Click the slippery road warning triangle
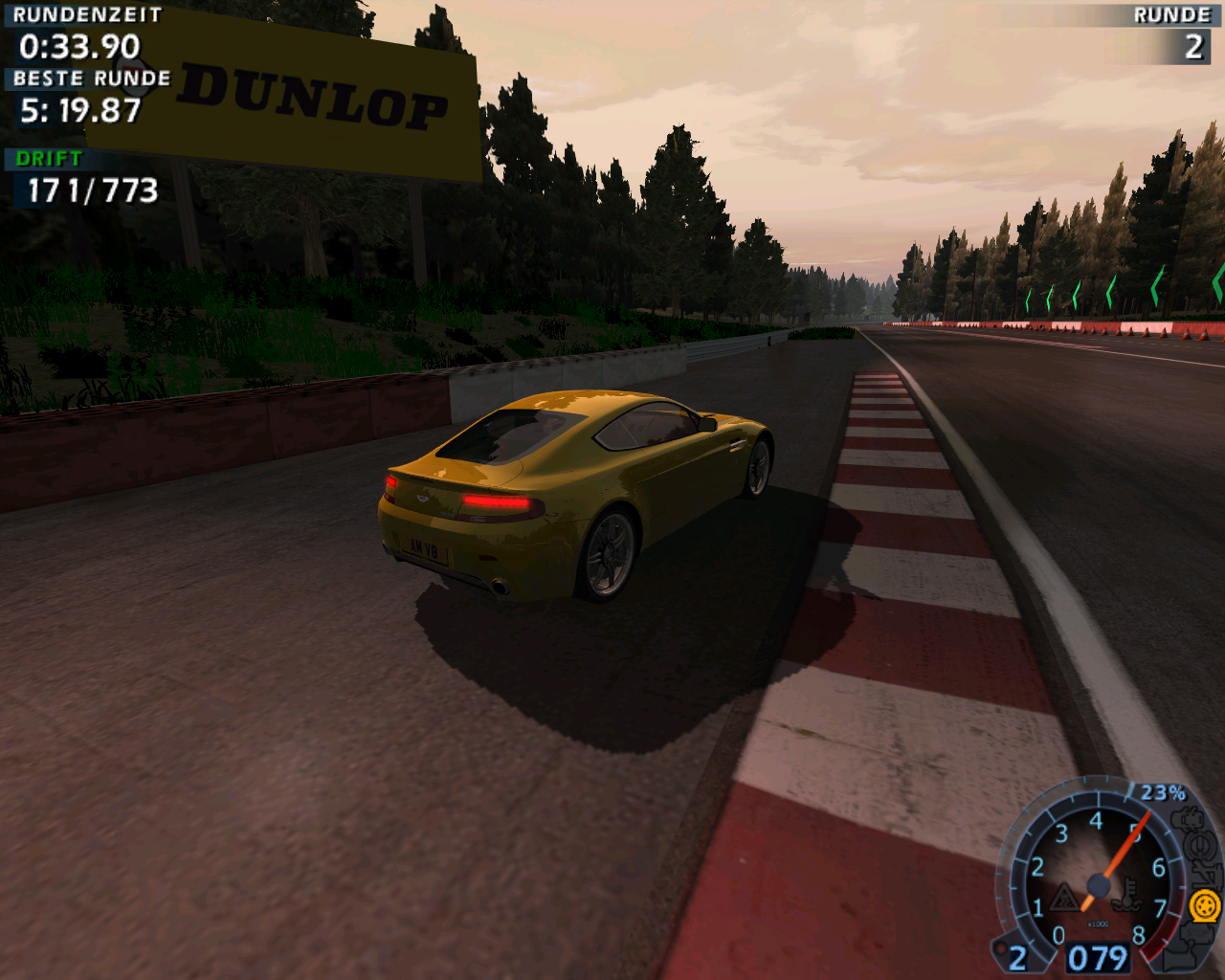1225x980 pixels. click(1064, 898)
